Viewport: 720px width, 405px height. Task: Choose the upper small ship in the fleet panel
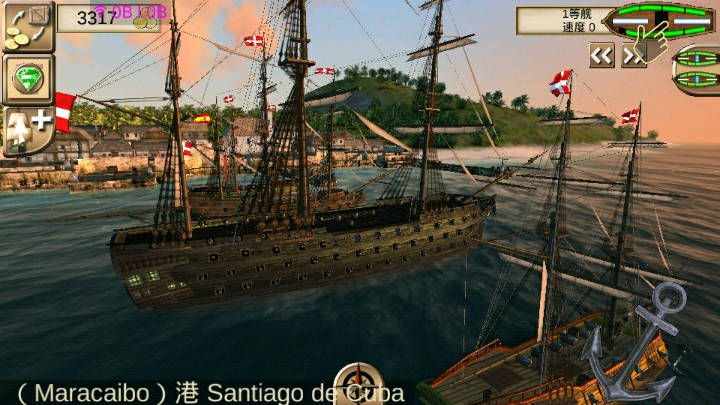click(697, 57)
